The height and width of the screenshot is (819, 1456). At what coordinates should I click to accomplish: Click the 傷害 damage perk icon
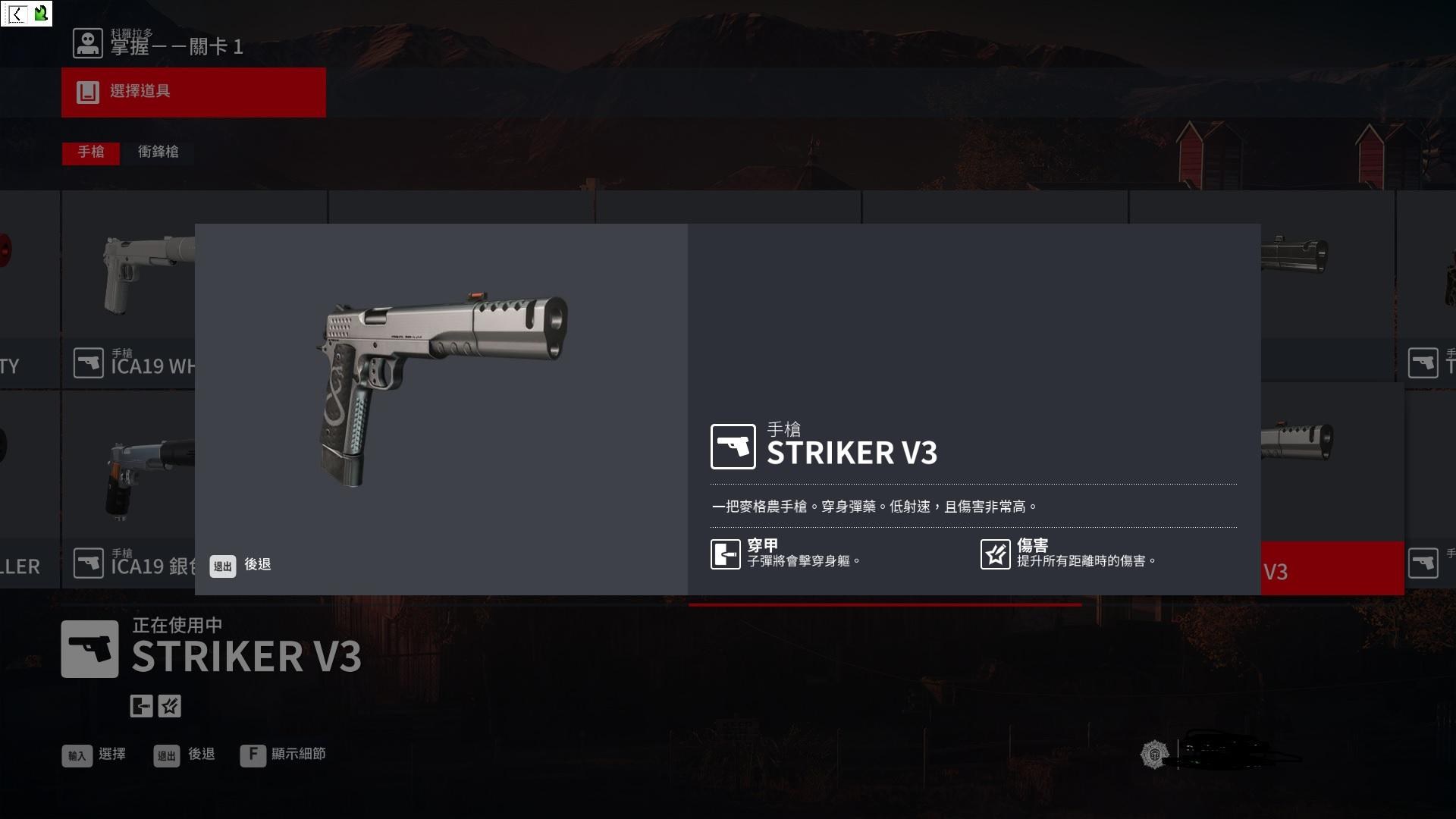[x=995, y=554]
